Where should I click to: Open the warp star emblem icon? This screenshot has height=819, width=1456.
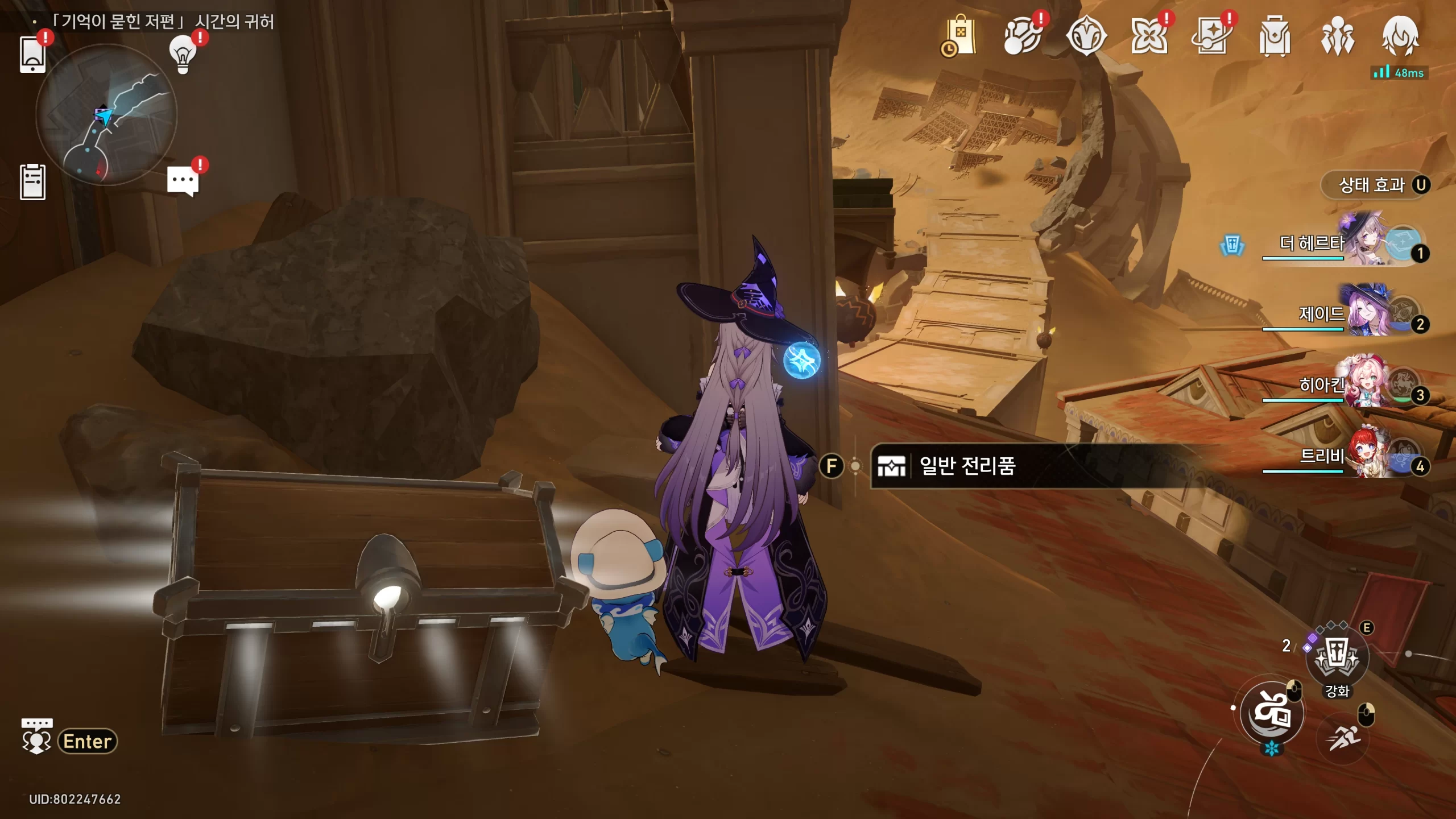pyautogui.click(x=1086, y=36)
